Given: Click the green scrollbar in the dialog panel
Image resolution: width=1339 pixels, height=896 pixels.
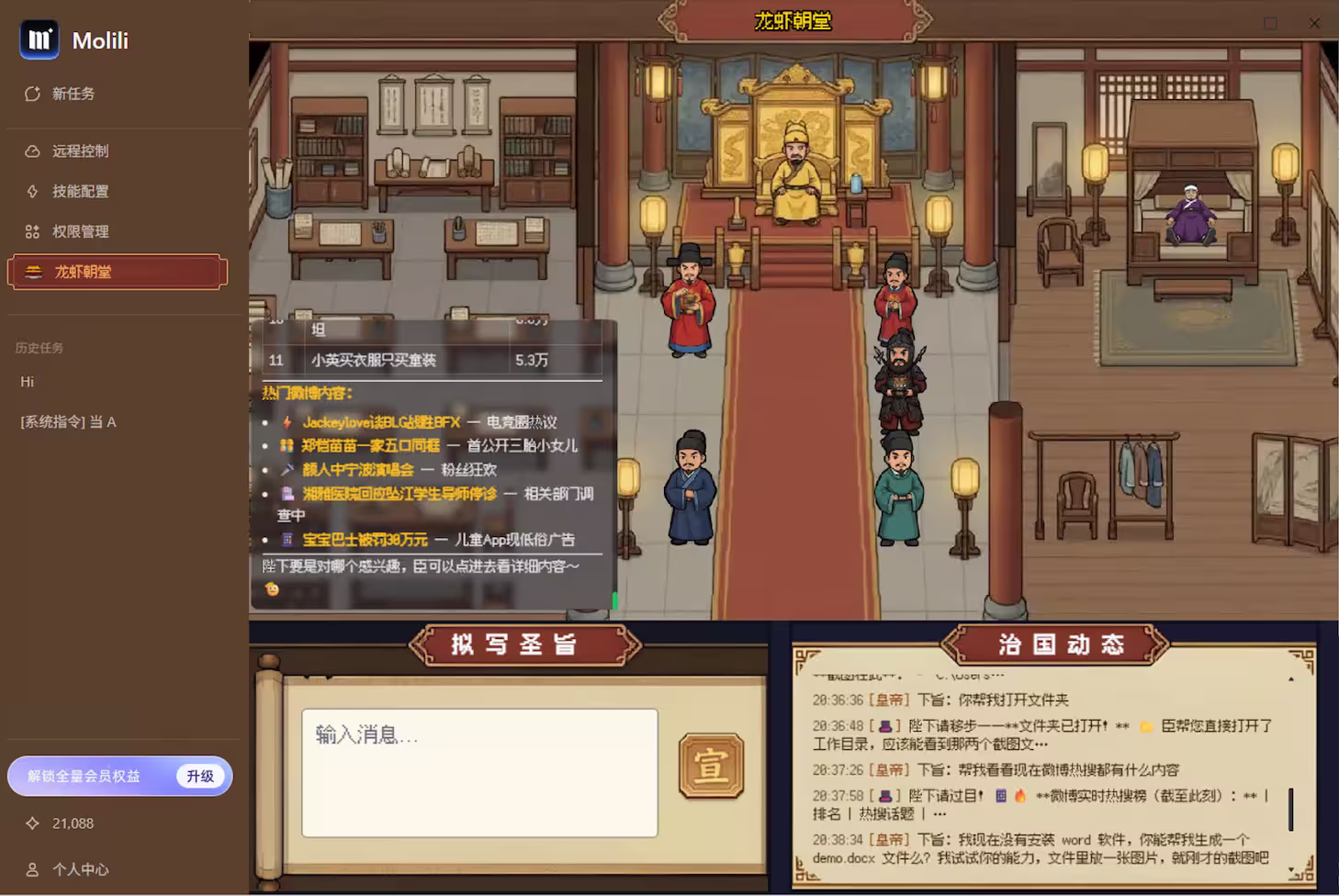Looking at the screenshot, I should 616,599.
